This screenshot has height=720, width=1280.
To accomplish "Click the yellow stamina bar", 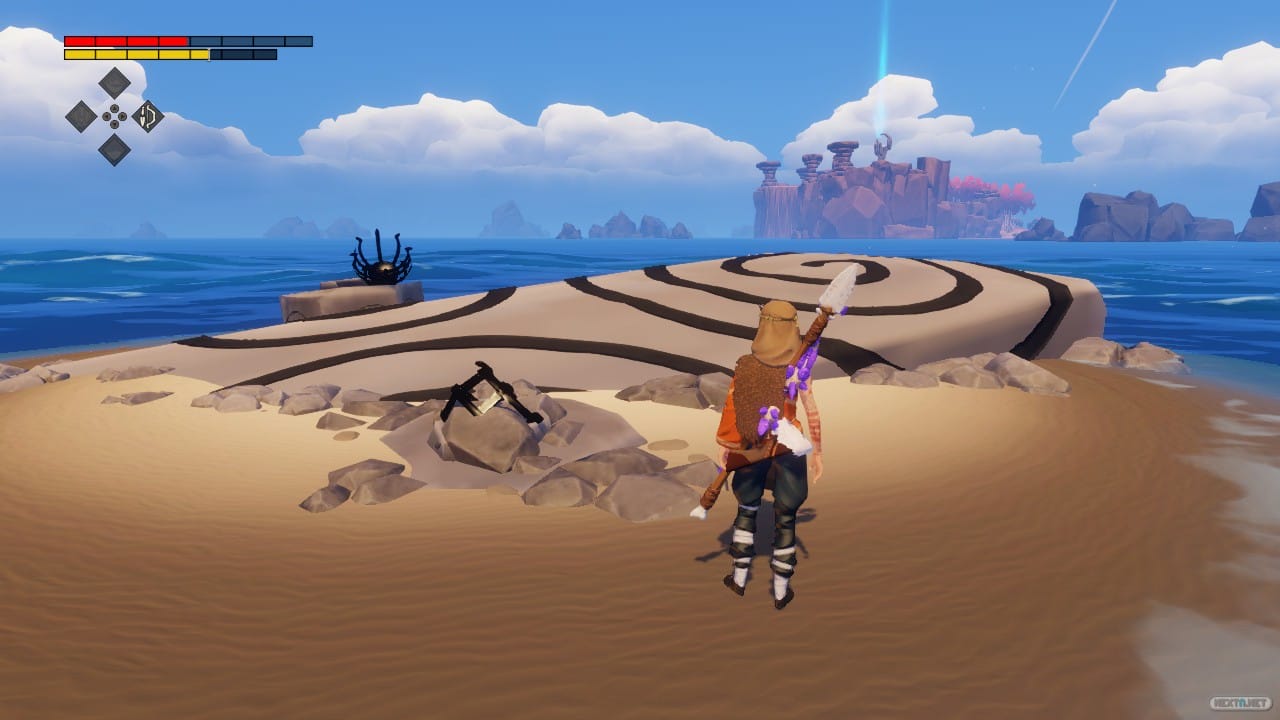I will (130, 54).
